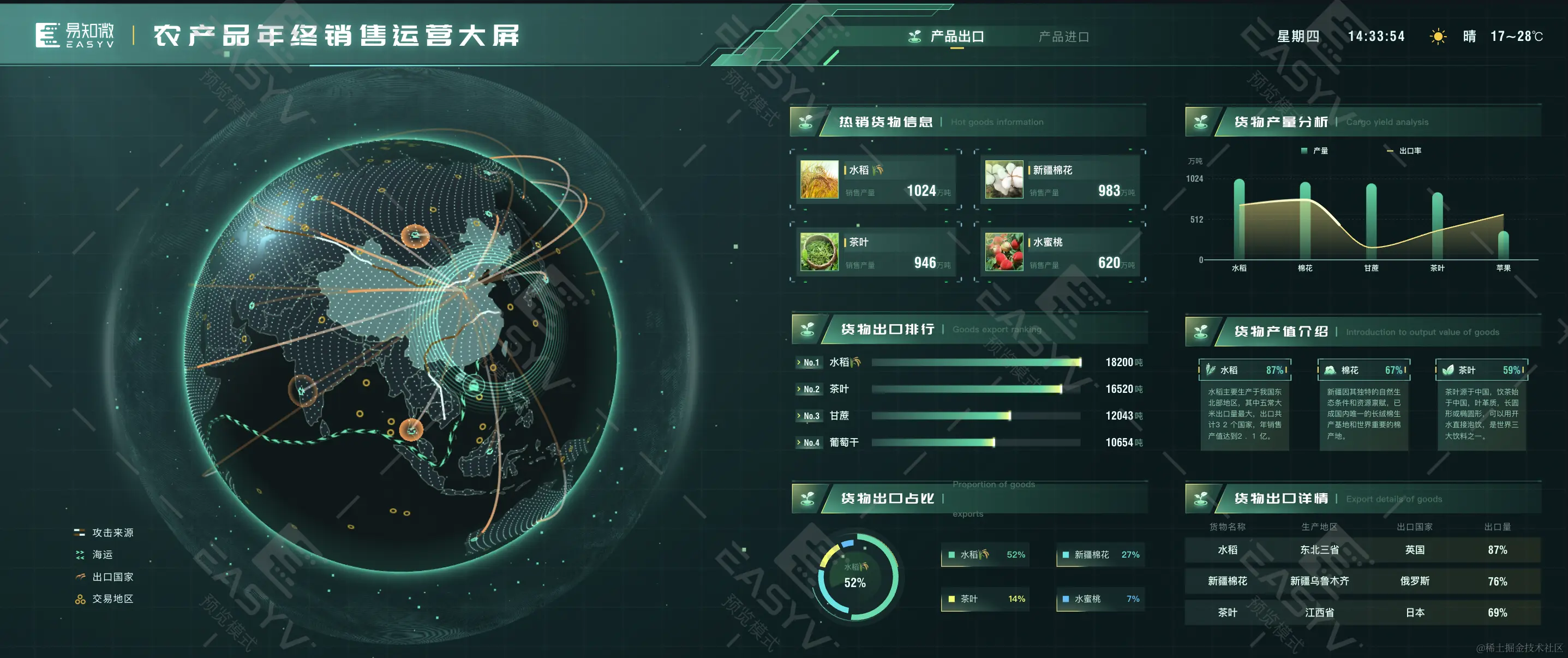This screenshot has width=1568, height=658.
Task: Select the 水稻 hot goods card with 1024
Action: [x=875, y=180]
